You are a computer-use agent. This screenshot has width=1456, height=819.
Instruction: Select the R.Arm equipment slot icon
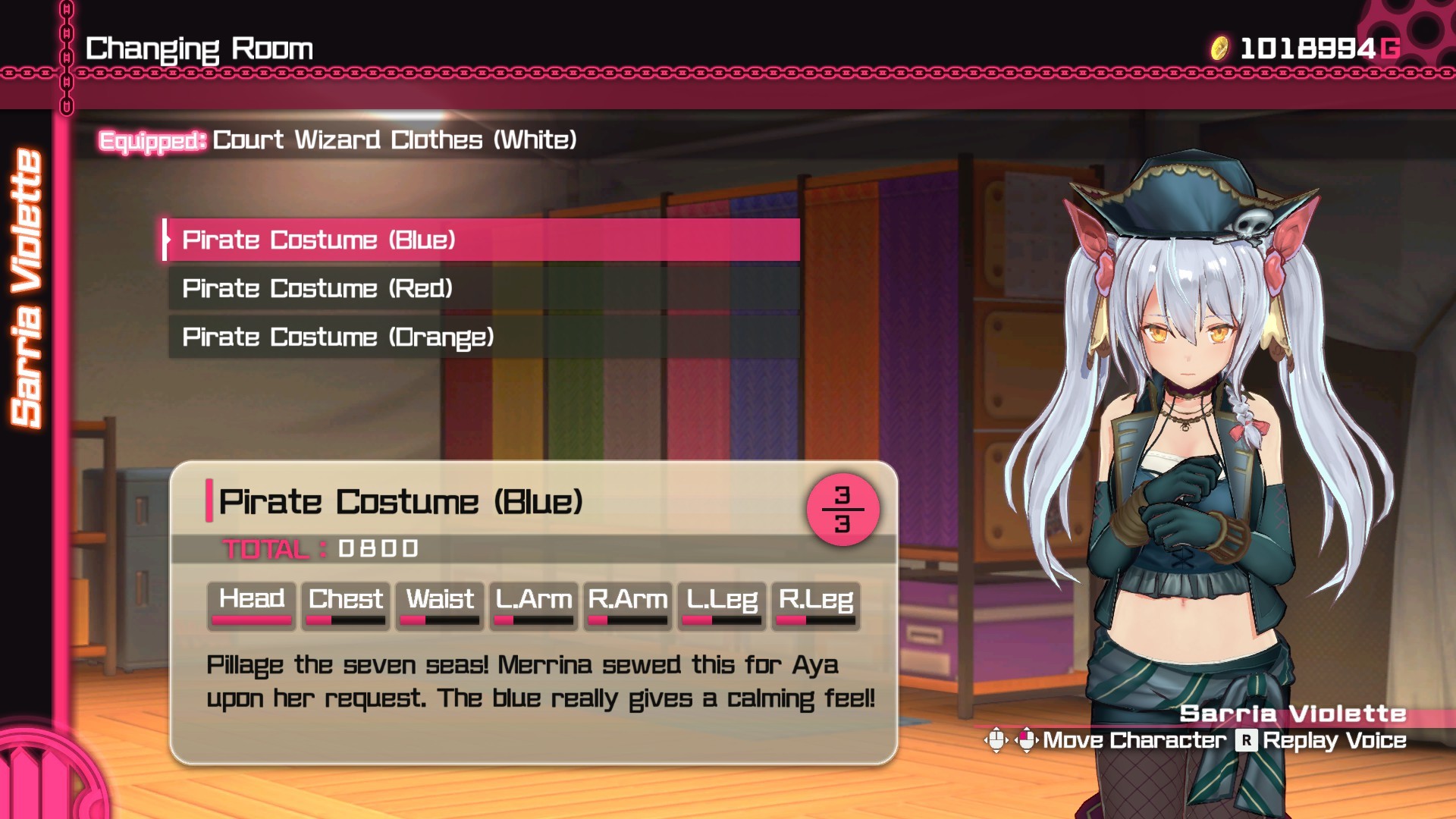click(x=627, y=604)
